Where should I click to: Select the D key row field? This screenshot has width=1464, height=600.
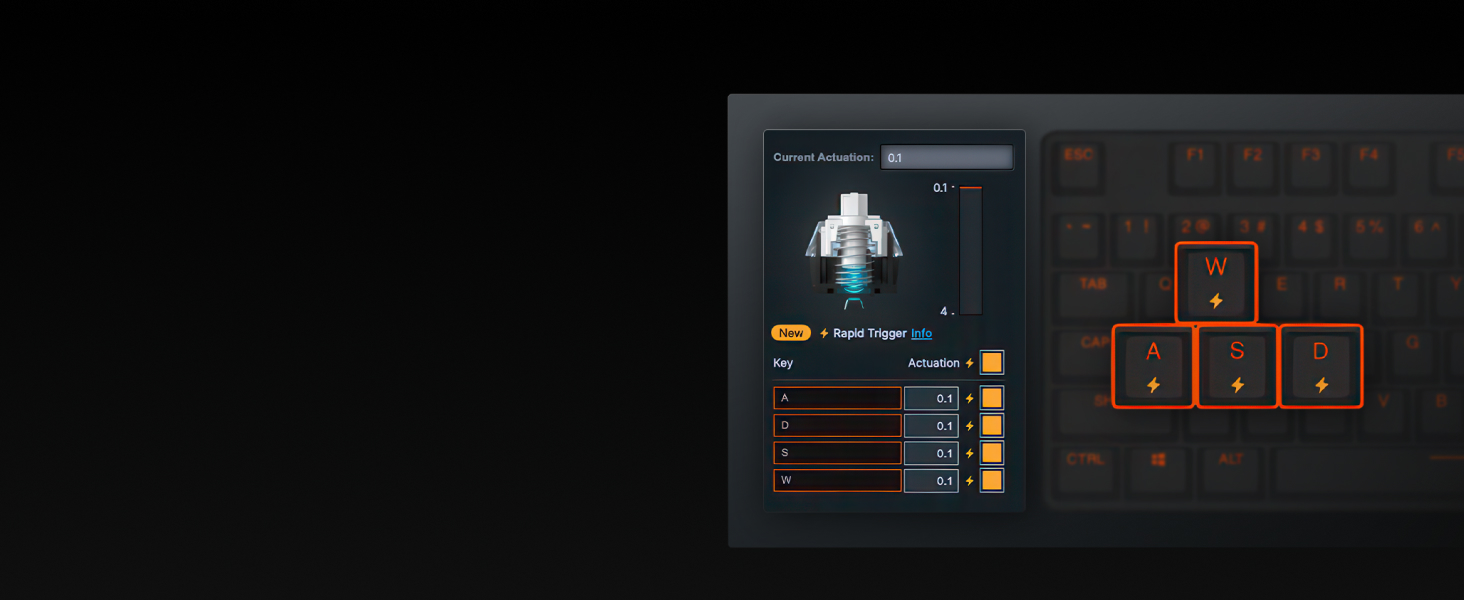[837, 426]
